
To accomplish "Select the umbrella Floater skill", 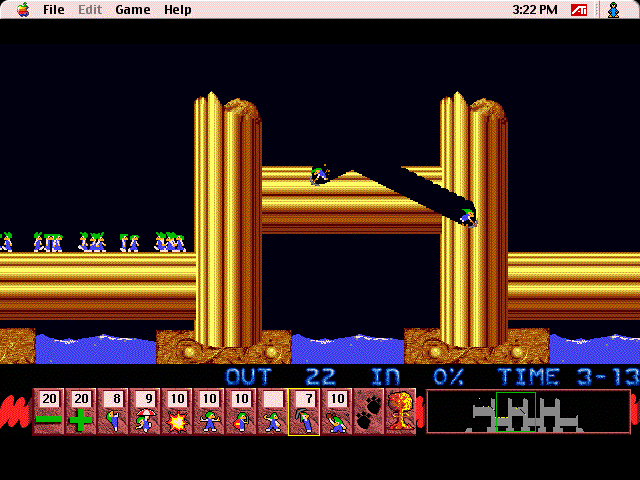I will pyautogui.click(x=144, y=412).
